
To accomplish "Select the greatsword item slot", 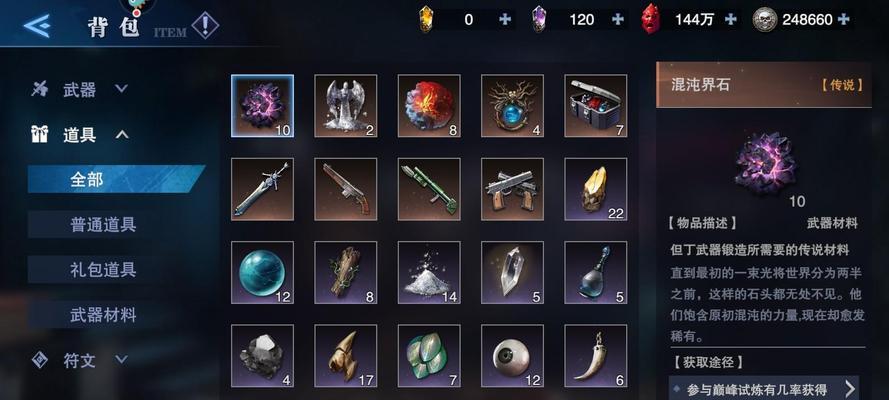I will tap(262, 189).
